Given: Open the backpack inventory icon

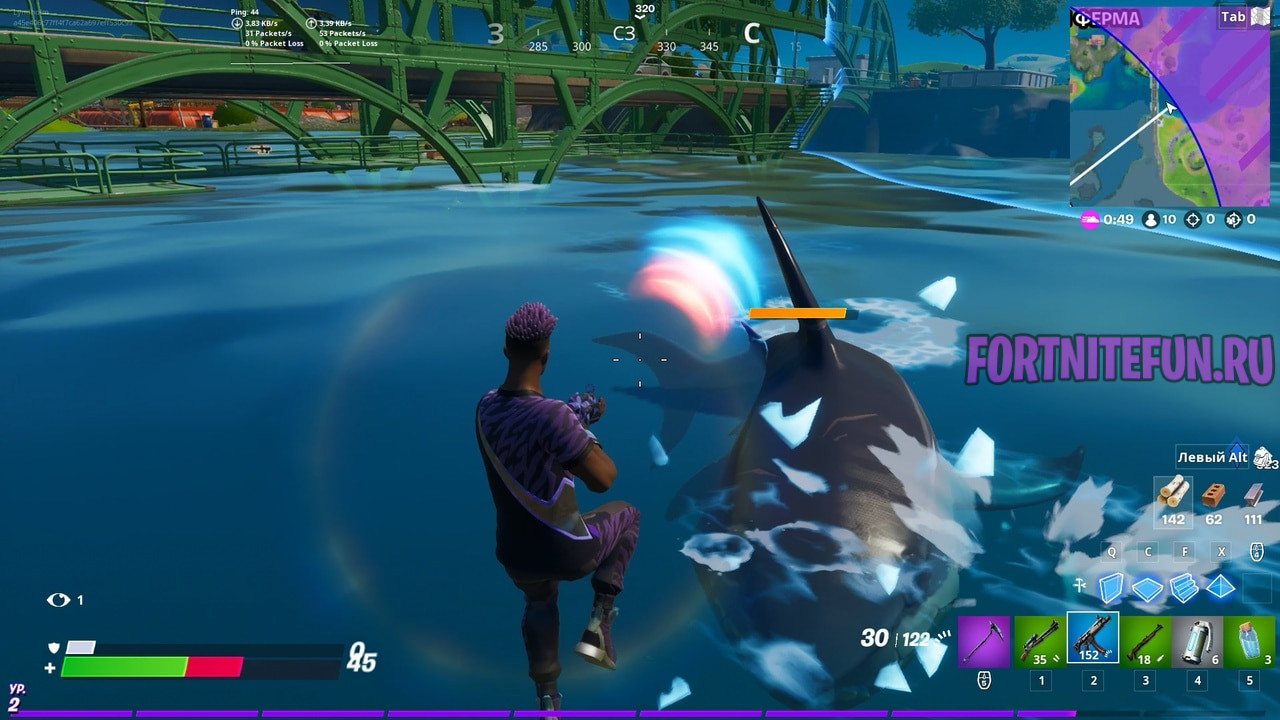Looking at the screenshot, I should [x=1264, y=458].
